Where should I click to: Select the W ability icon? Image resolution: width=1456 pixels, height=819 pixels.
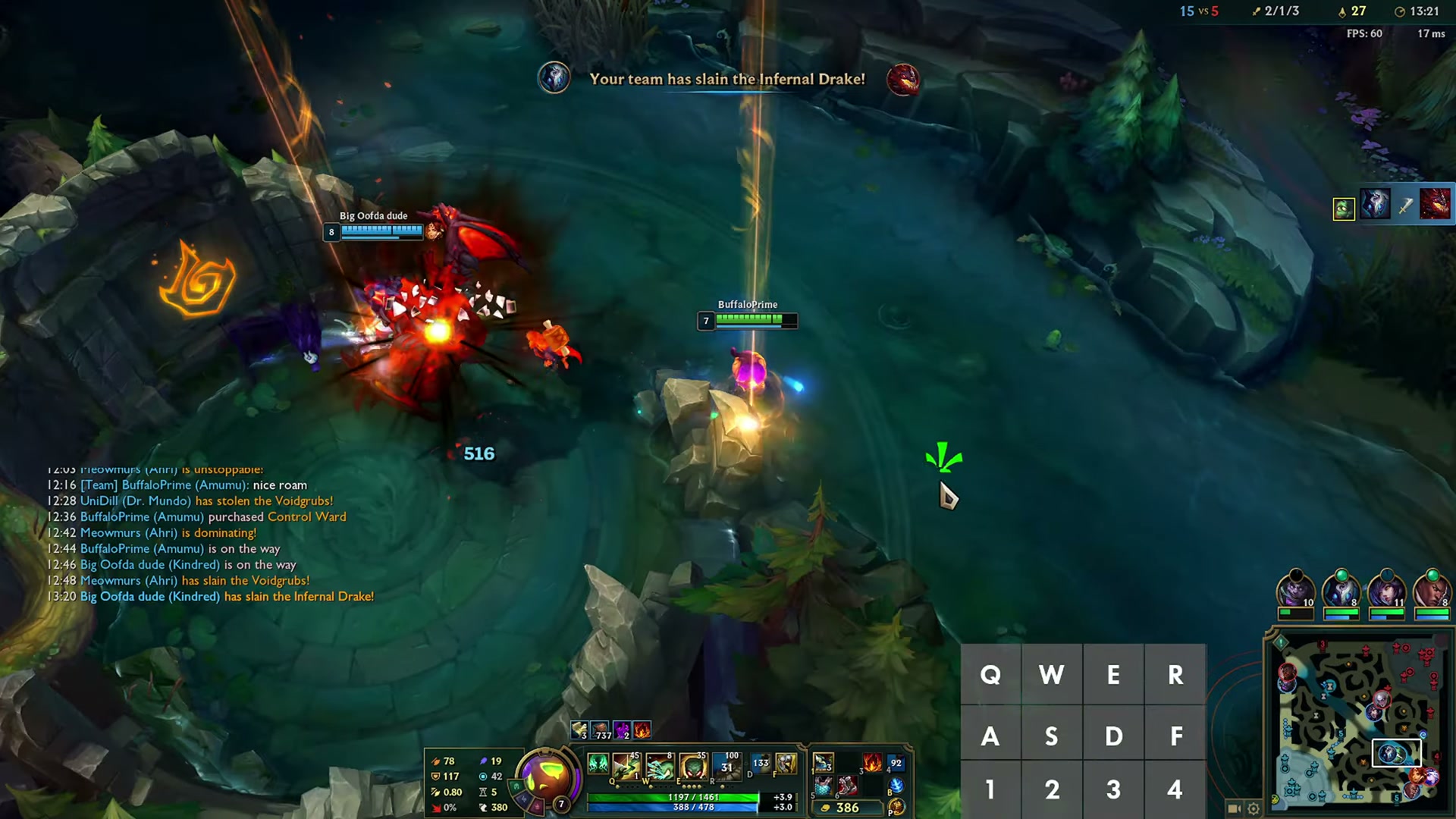coord(660,766)
